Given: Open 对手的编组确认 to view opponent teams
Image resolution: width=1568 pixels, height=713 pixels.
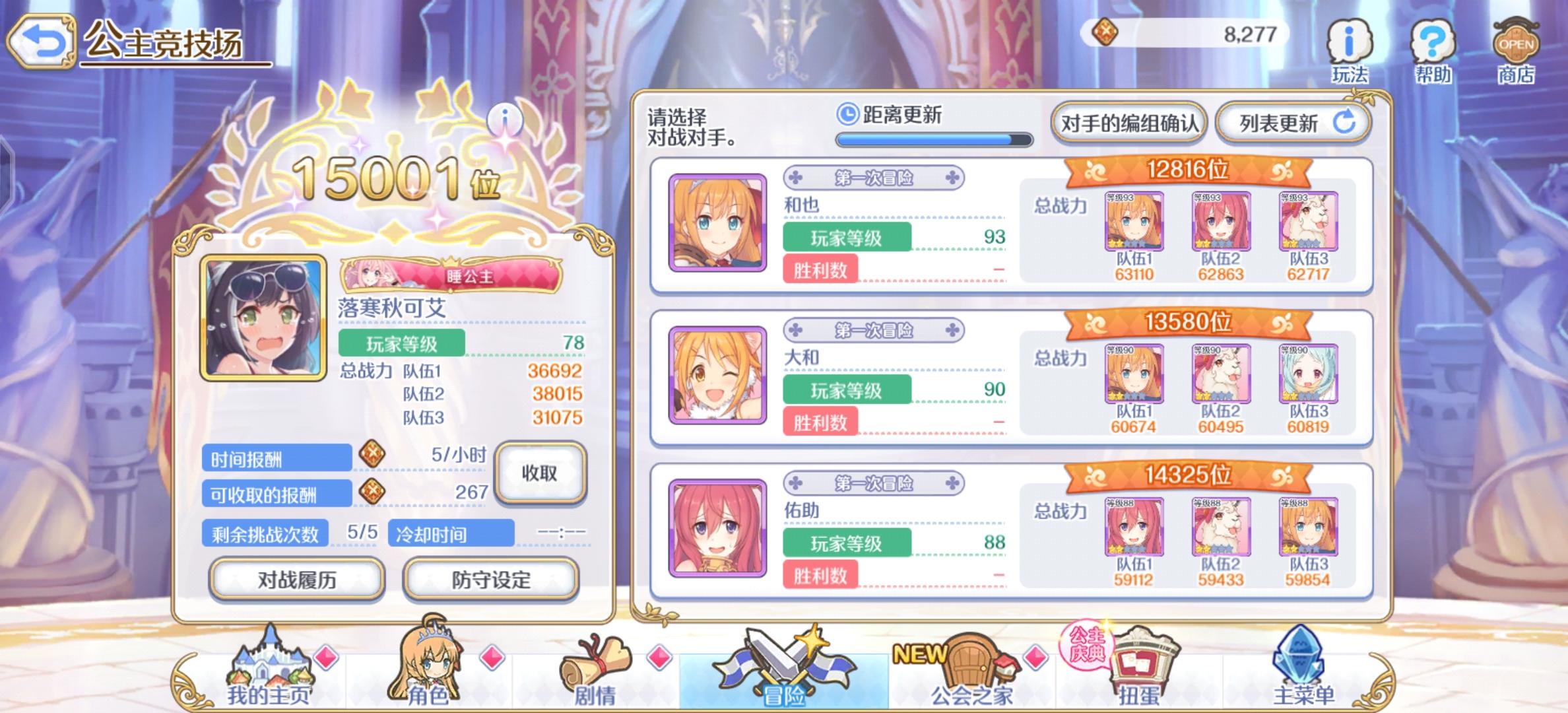Looking at the screenshot, I should pos(1130,121).
